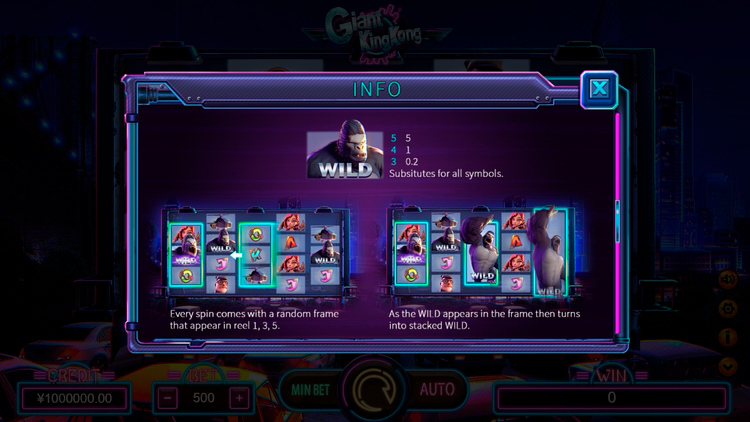Select the MIN BET button
This screenshot has height=422, width=750.
311,389
